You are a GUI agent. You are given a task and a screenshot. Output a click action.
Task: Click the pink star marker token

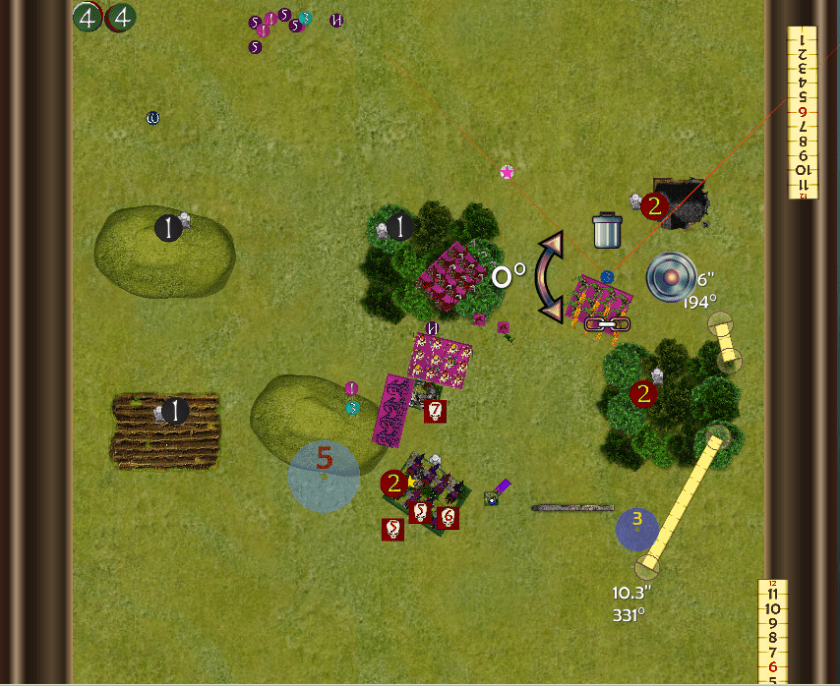pyautogui.click(x=507, y=172)
